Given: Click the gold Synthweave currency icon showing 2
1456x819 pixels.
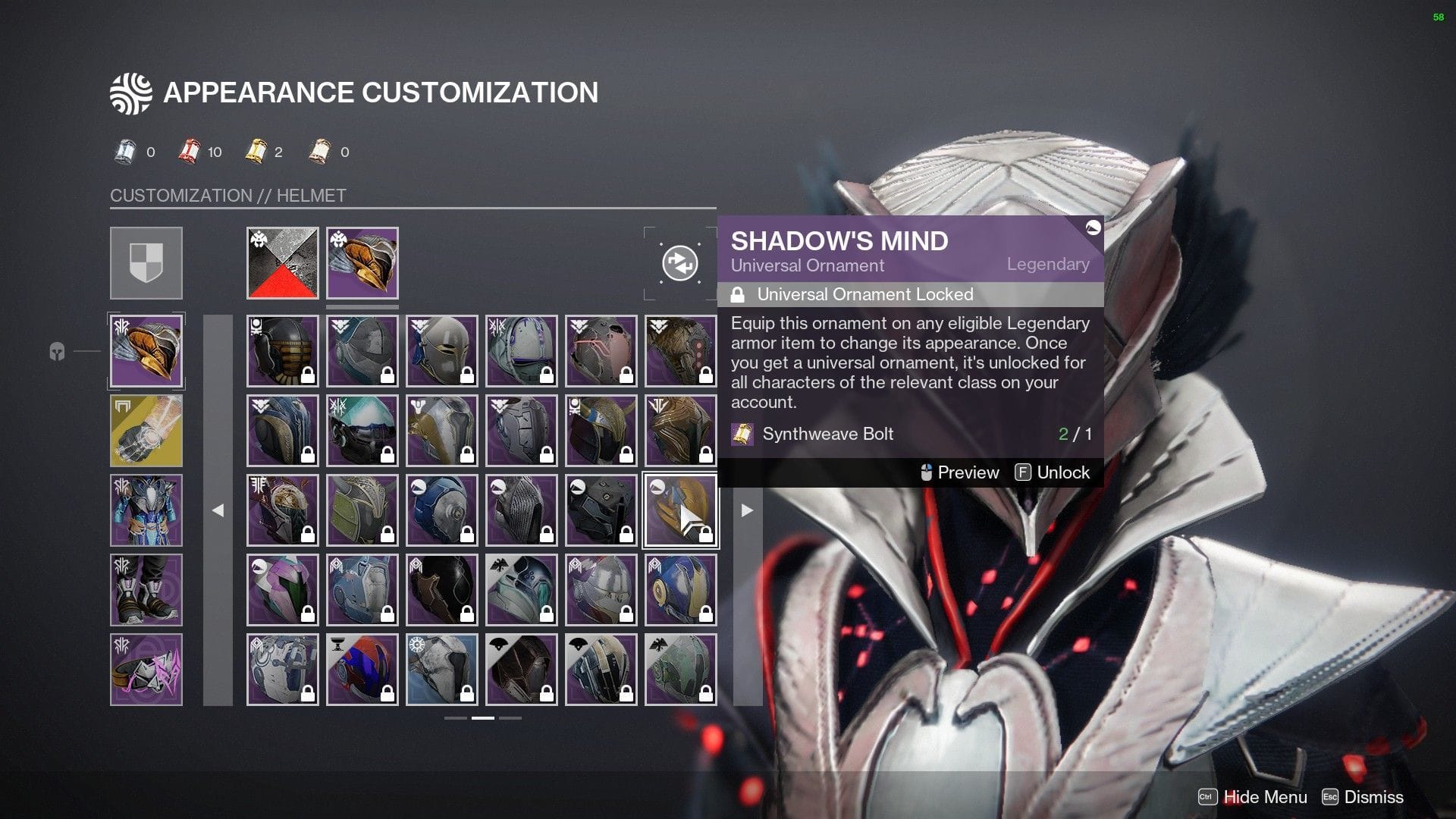Looking at the screenshot, I should tap(256, 151).
